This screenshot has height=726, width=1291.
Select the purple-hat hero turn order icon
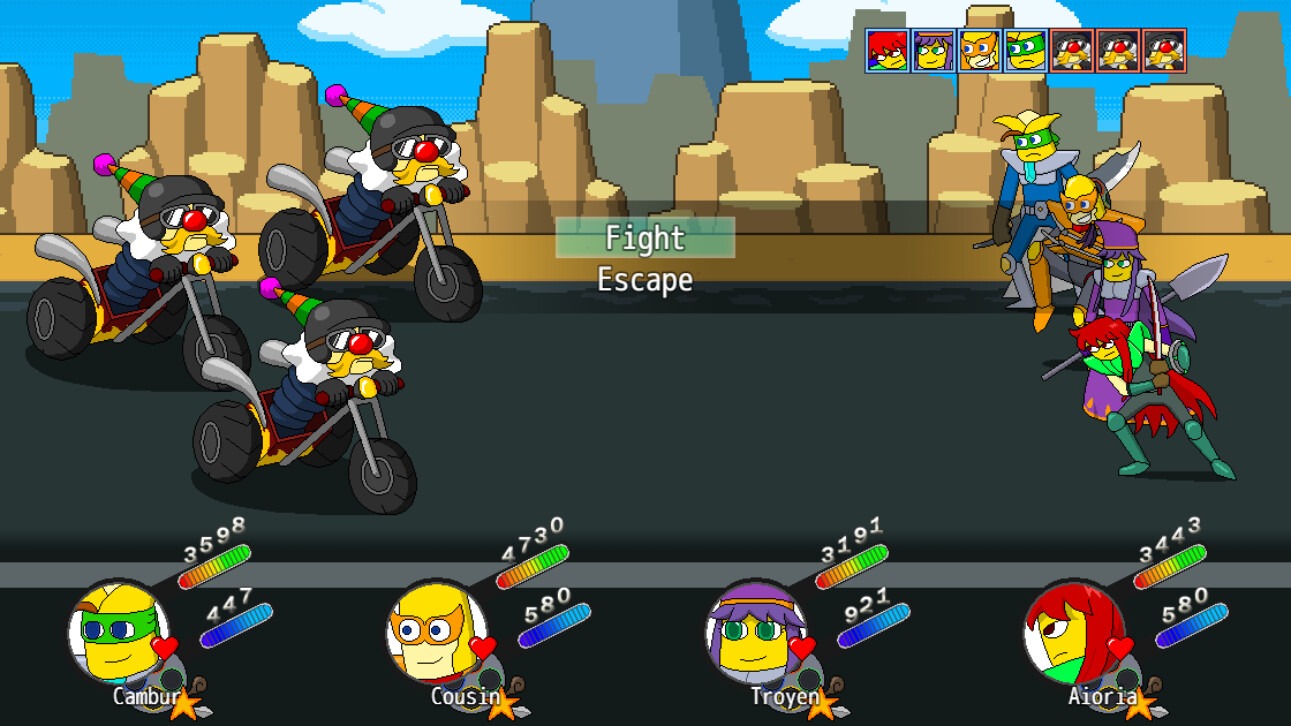pos(933,50)
